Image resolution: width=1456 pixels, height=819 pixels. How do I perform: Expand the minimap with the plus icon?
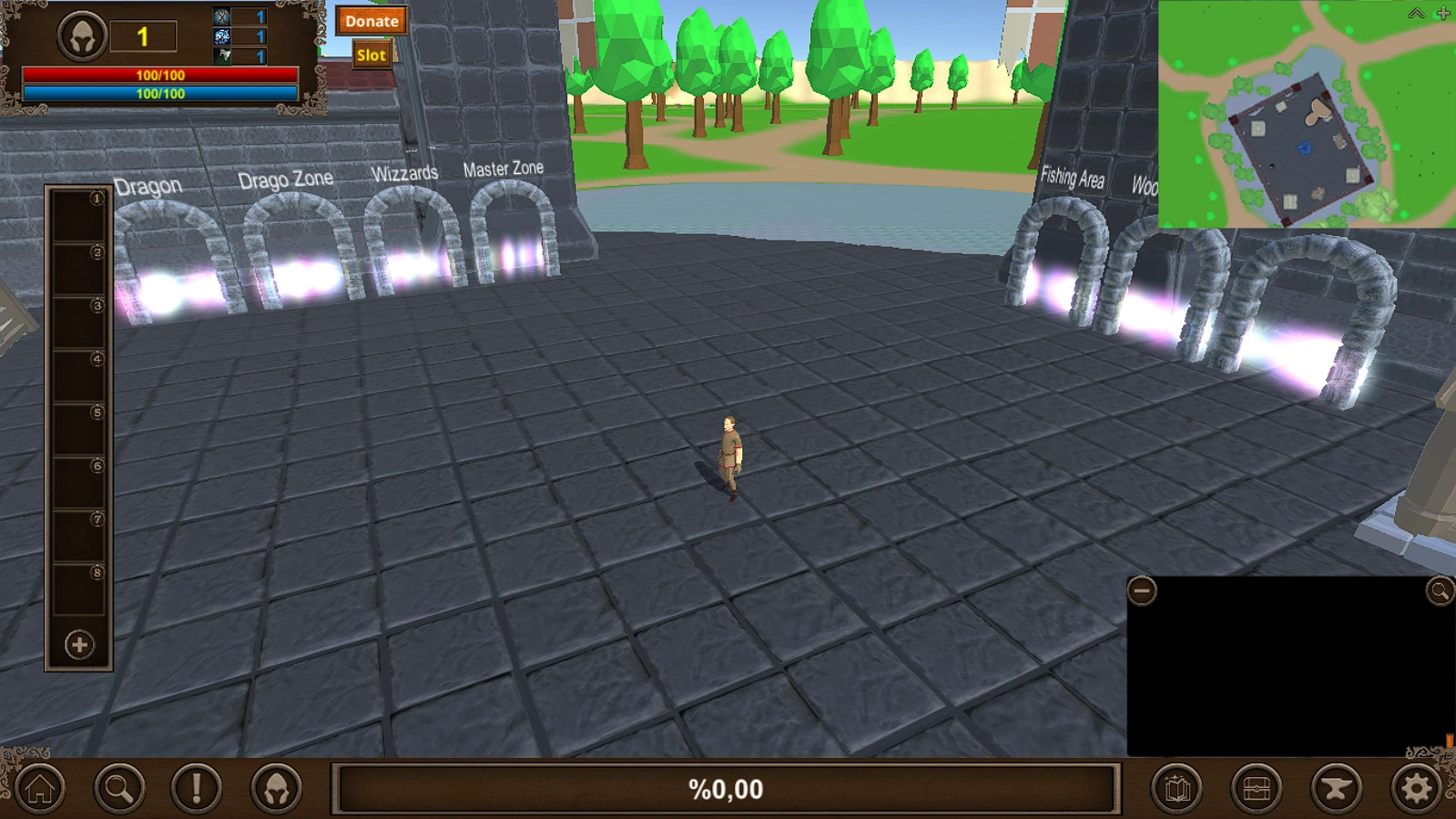1441,13
